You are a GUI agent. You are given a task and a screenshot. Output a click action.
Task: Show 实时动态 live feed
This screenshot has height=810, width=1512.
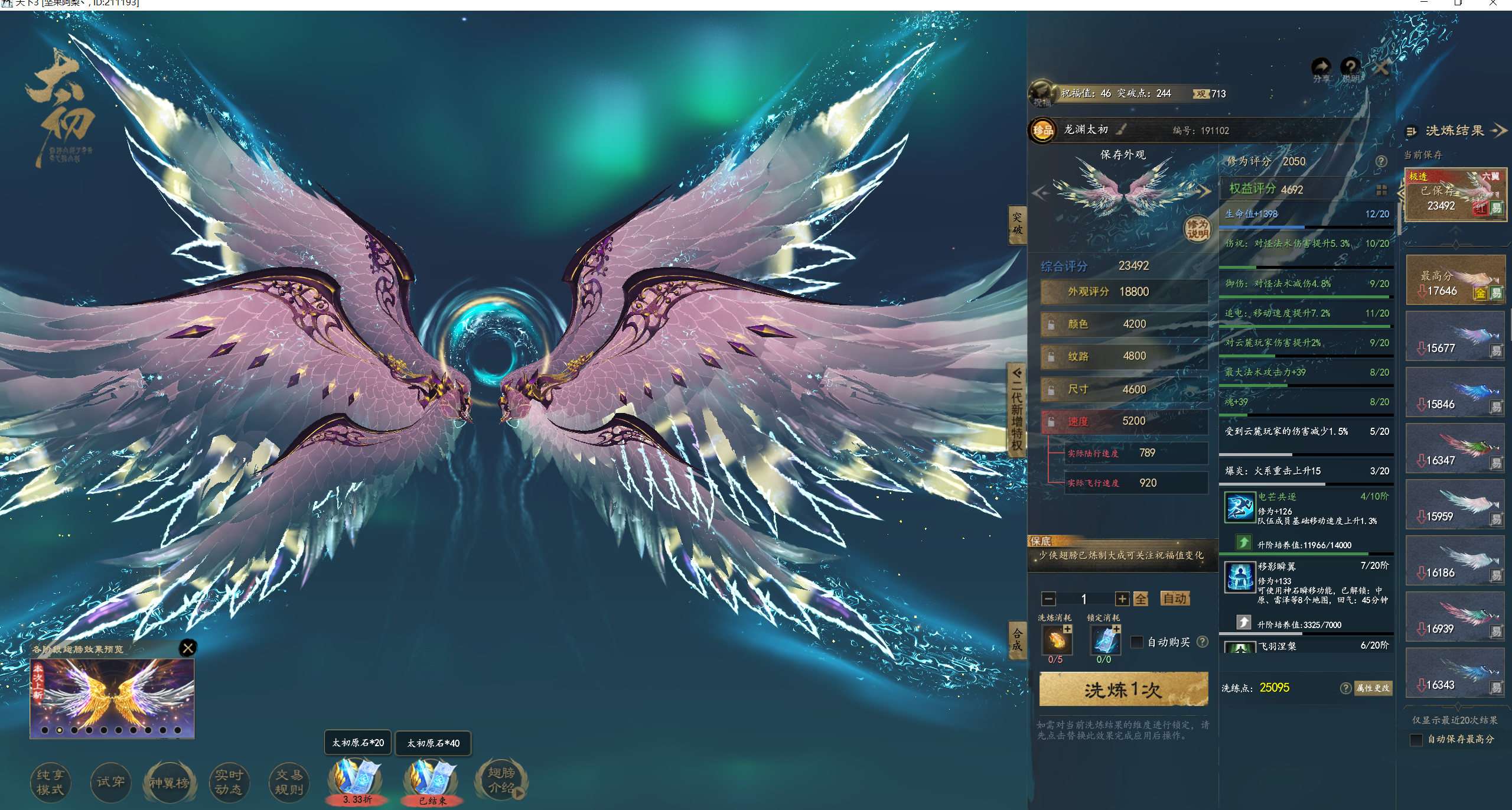(x=229, y=782)
